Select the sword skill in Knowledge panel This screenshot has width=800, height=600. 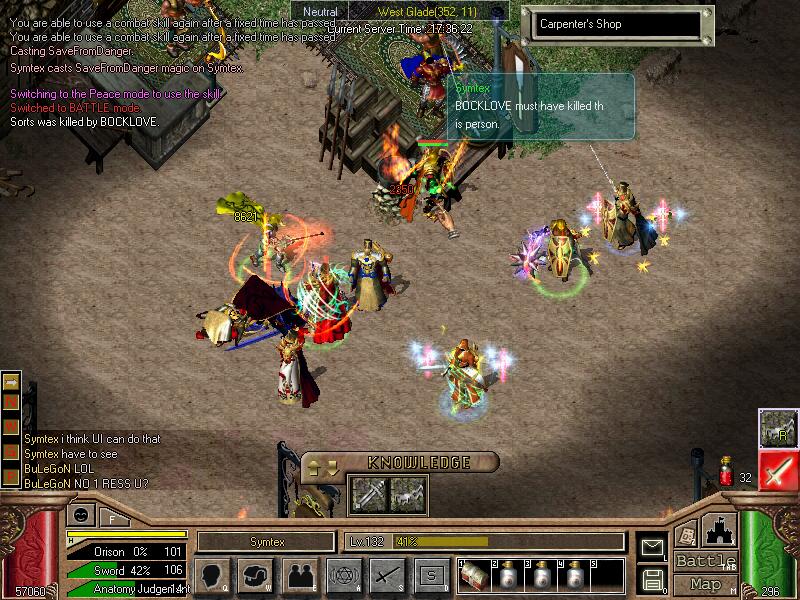(x=367, y=492)
